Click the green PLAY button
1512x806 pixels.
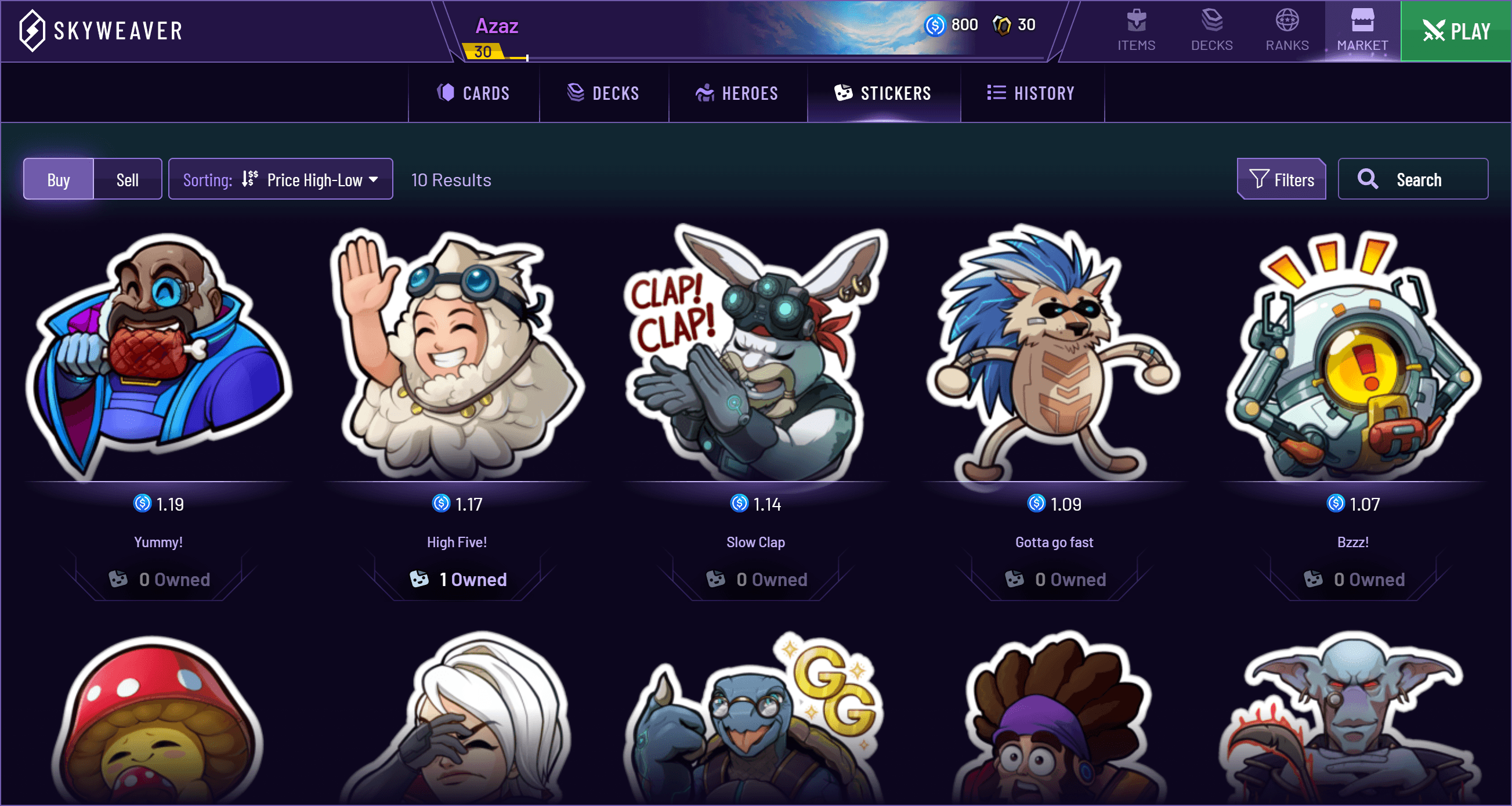click(x=1455, y=31)
